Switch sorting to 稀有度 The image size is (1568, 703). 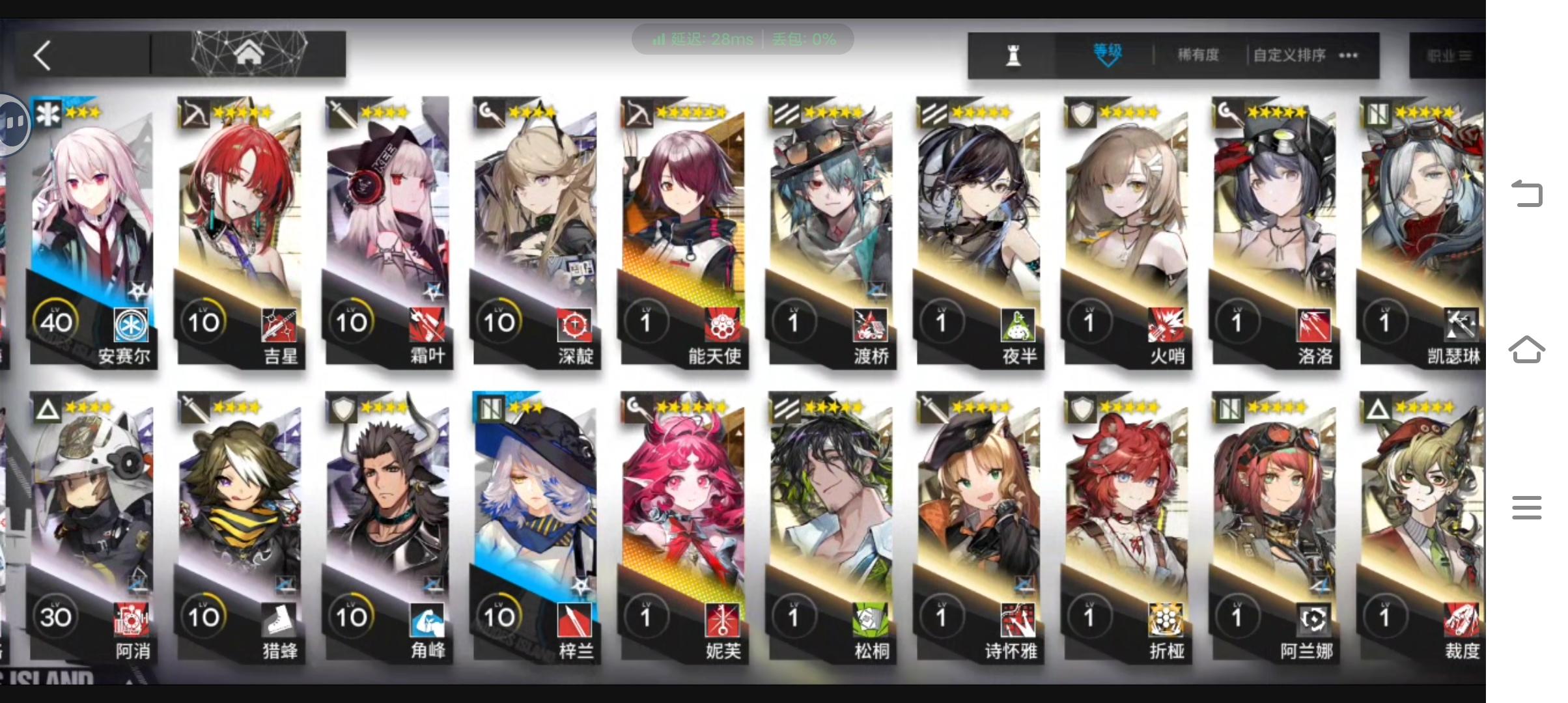click(1198, 55)
